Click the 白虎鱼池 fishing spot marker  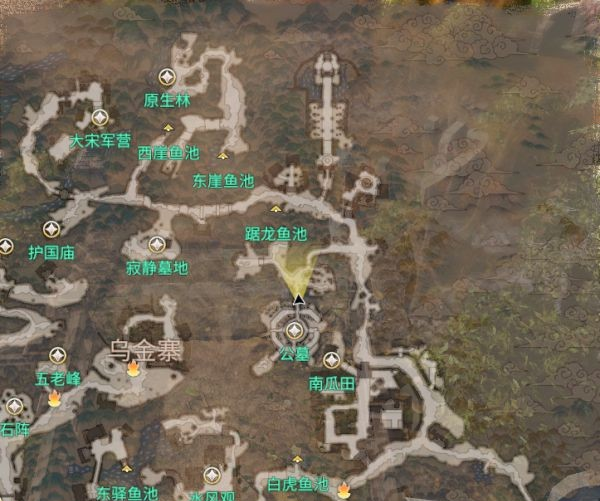297,460
